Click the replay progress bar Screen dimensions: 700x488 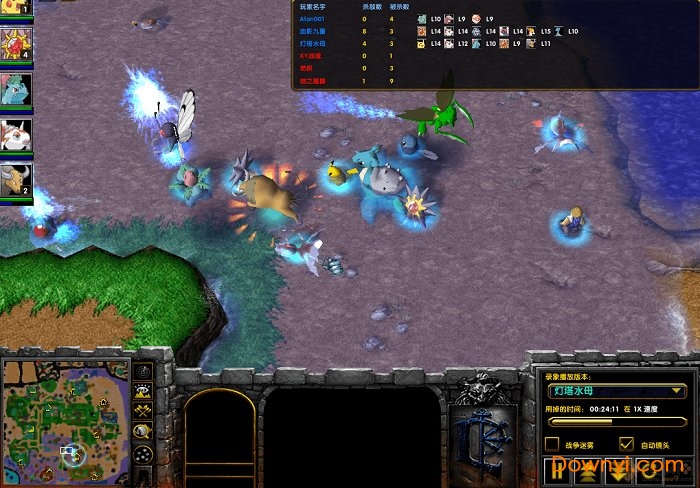(x=614, y=423)
